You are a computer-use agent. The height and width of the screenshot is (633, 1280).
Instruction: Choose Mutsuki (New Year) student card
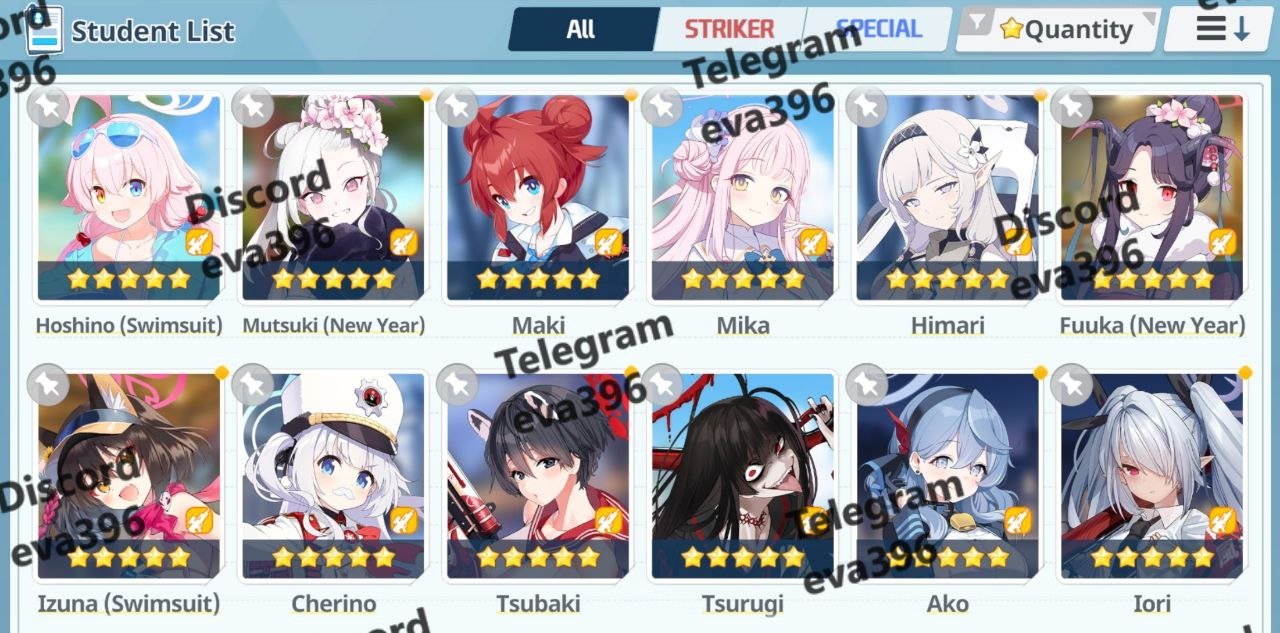[x=333, y=198]
